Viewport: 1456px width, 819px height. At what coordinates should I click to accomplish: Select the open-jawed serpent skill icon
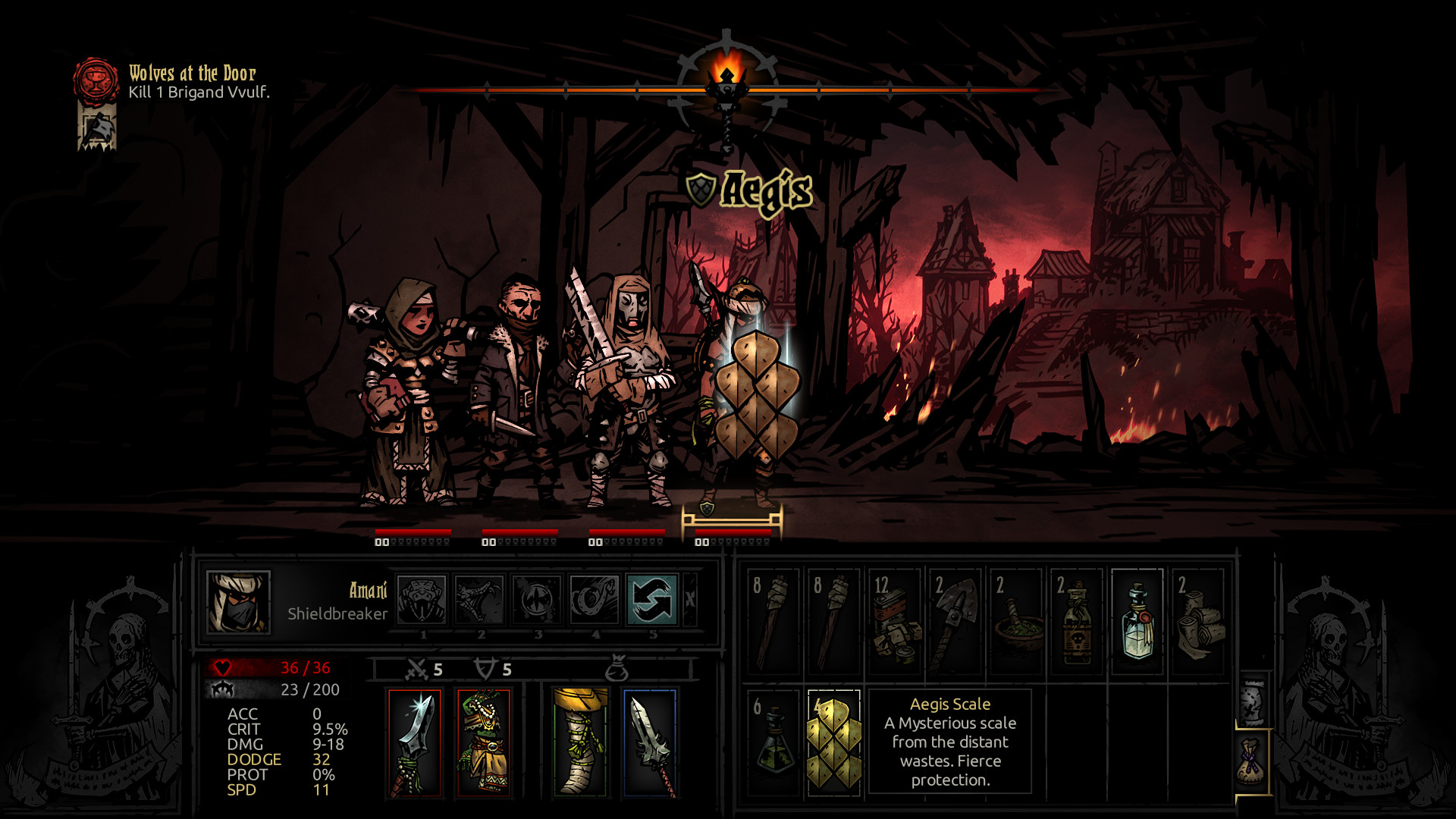[479, 599]
